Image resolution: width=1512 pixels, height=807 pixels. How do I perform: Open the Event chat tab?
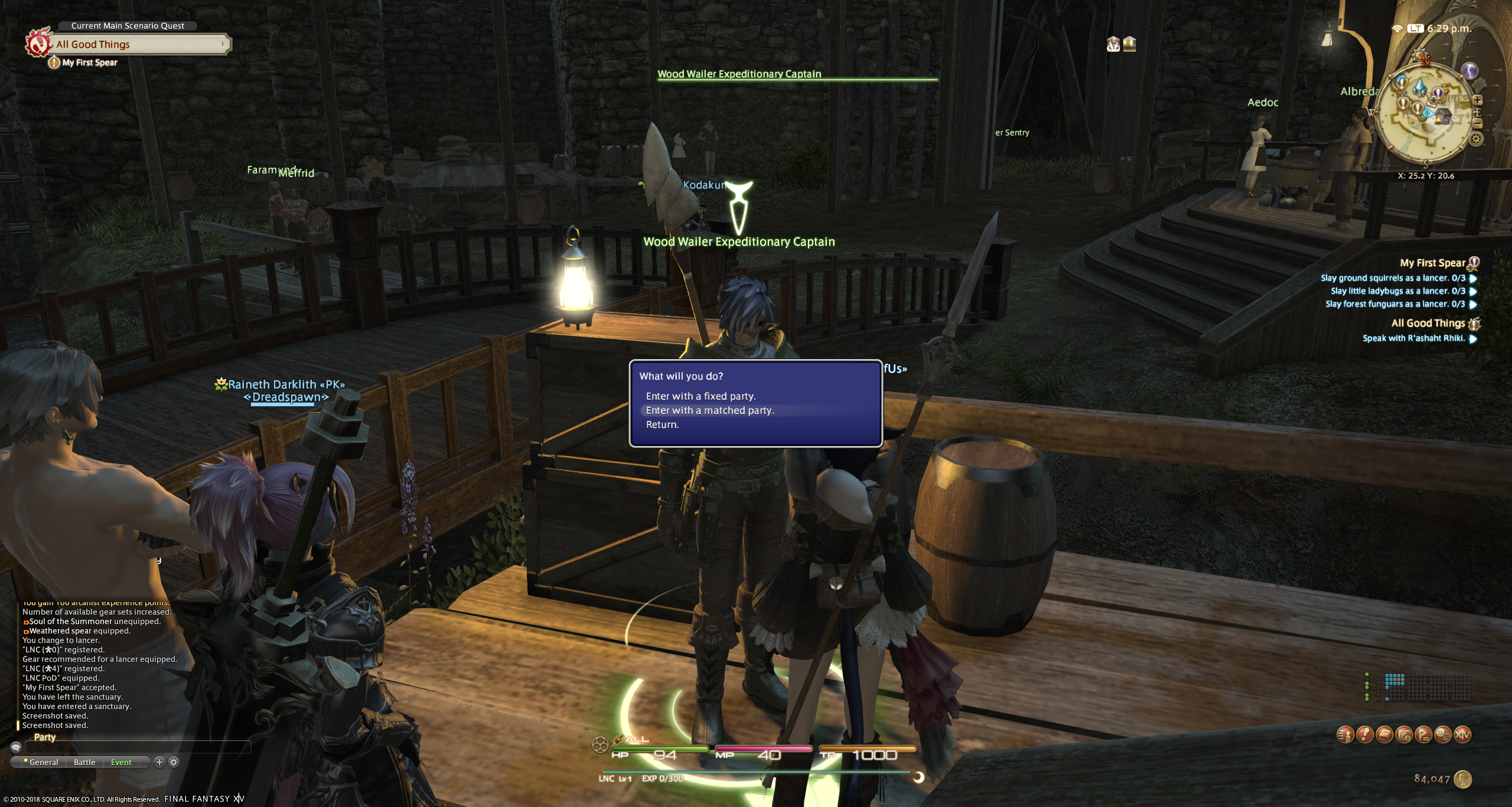tap(121, 762)
